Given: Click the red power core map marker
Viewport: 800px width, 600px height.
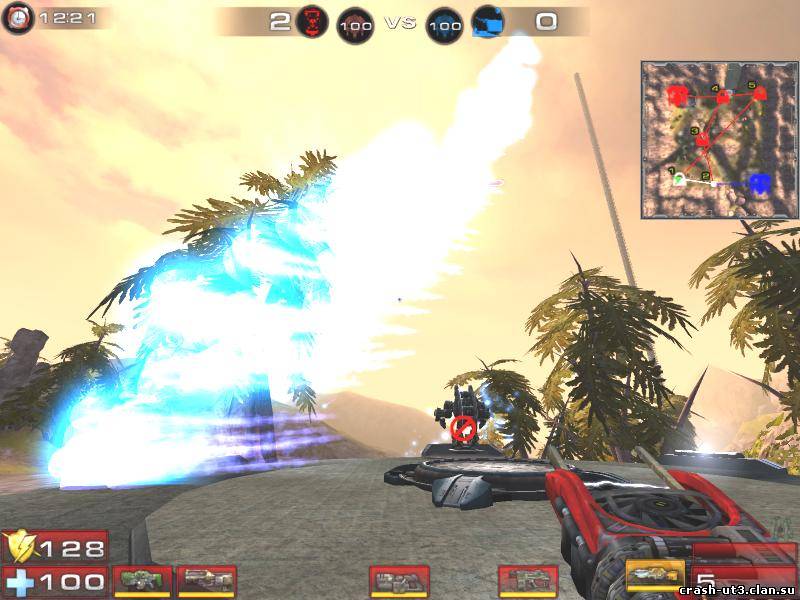Looking at the screenshot, I should coord(677,97).
